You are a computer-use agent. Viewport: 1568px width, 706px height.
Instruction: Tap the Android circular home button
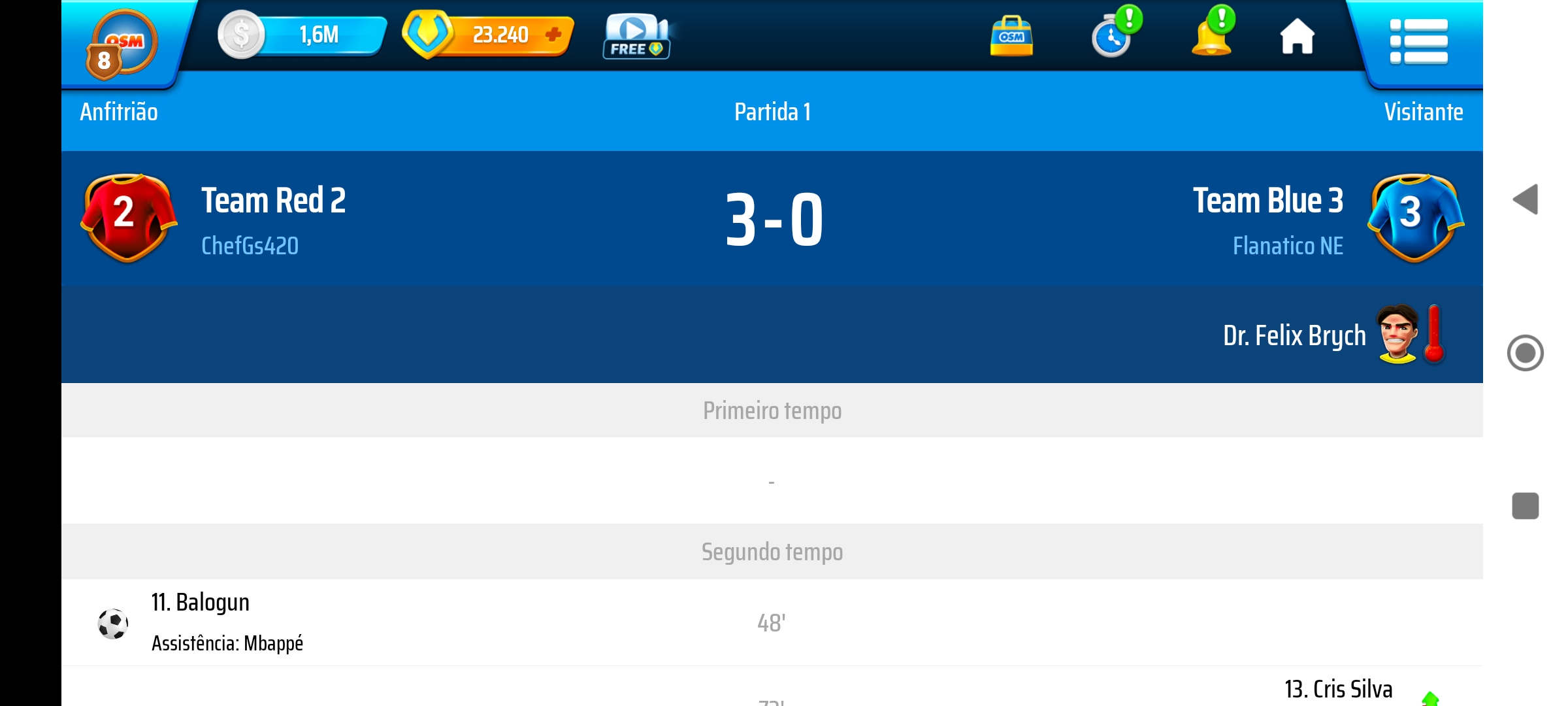click(1525, 353)
